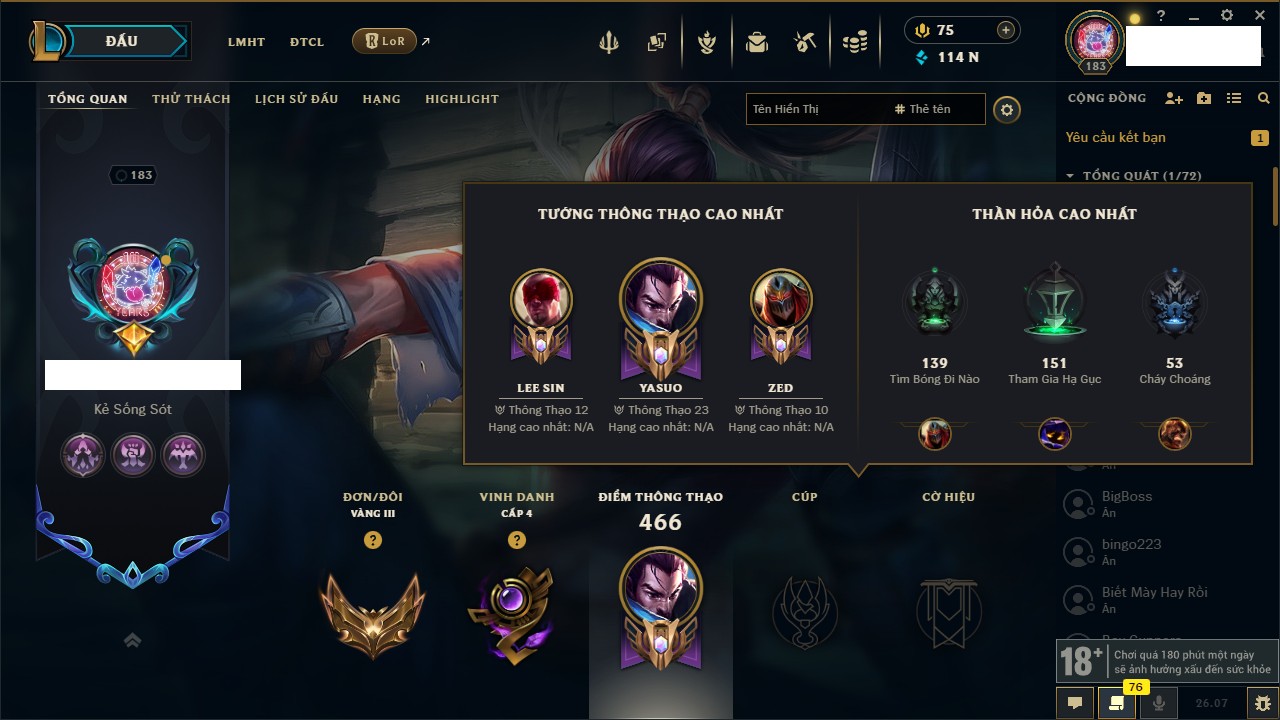The width and height of the screenshot is (1280, 720).
Task: Select friend BigBoss in the list
Action: (1127, 497)
